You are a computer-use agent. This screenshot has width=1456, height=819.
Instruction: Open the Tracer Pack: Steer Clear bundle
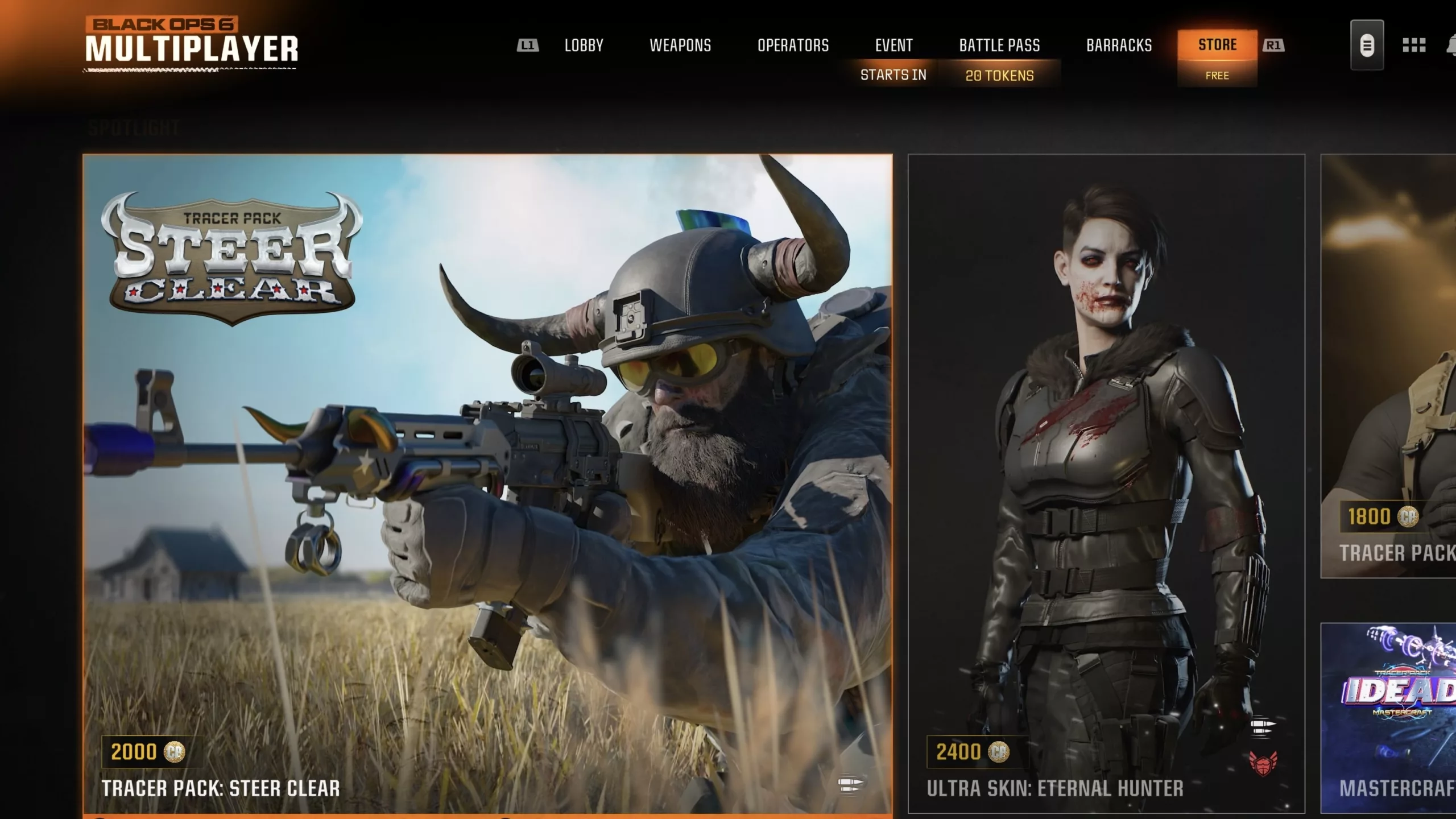[x=487, y=483]
